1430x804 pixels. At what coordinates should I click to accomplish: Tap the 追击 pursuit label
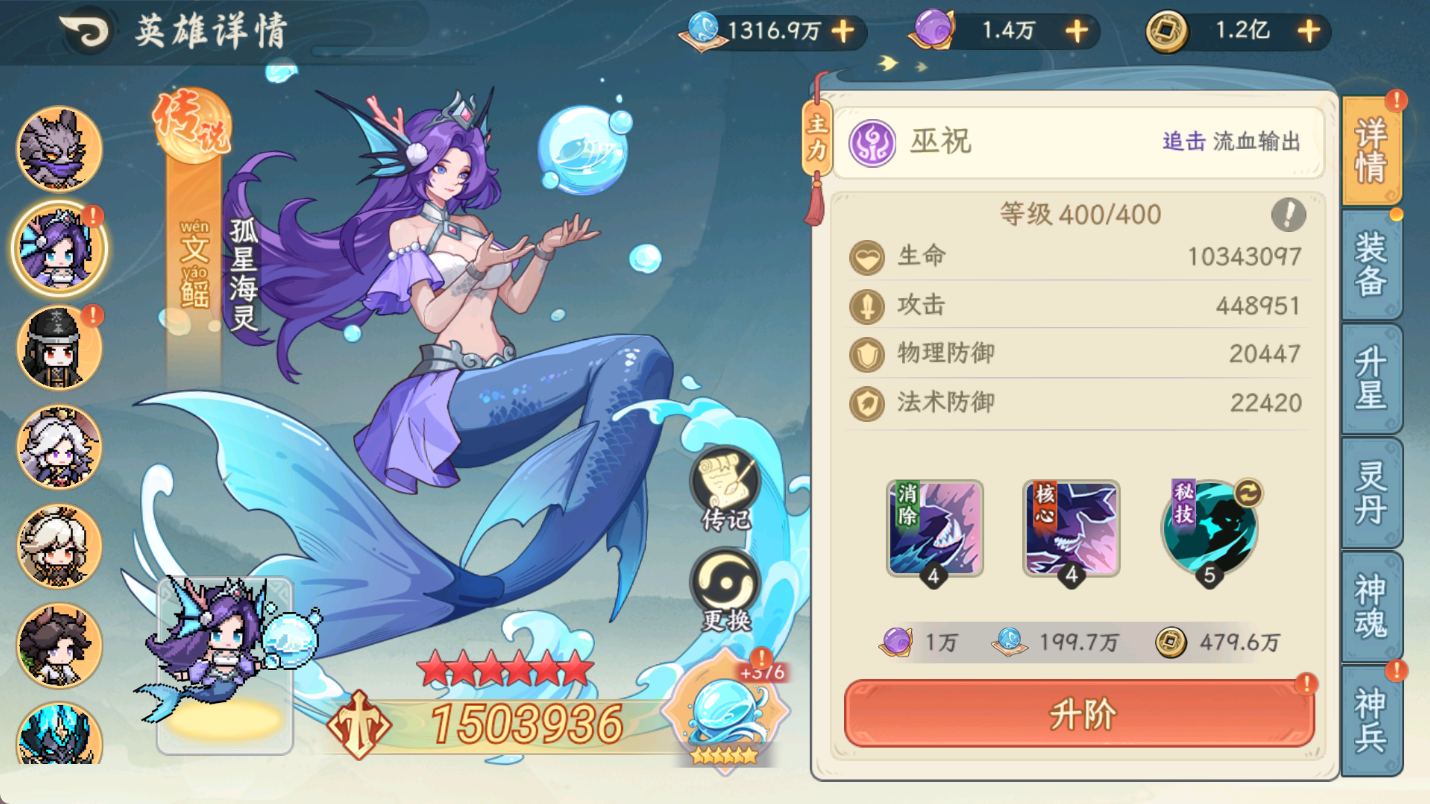1186,142
